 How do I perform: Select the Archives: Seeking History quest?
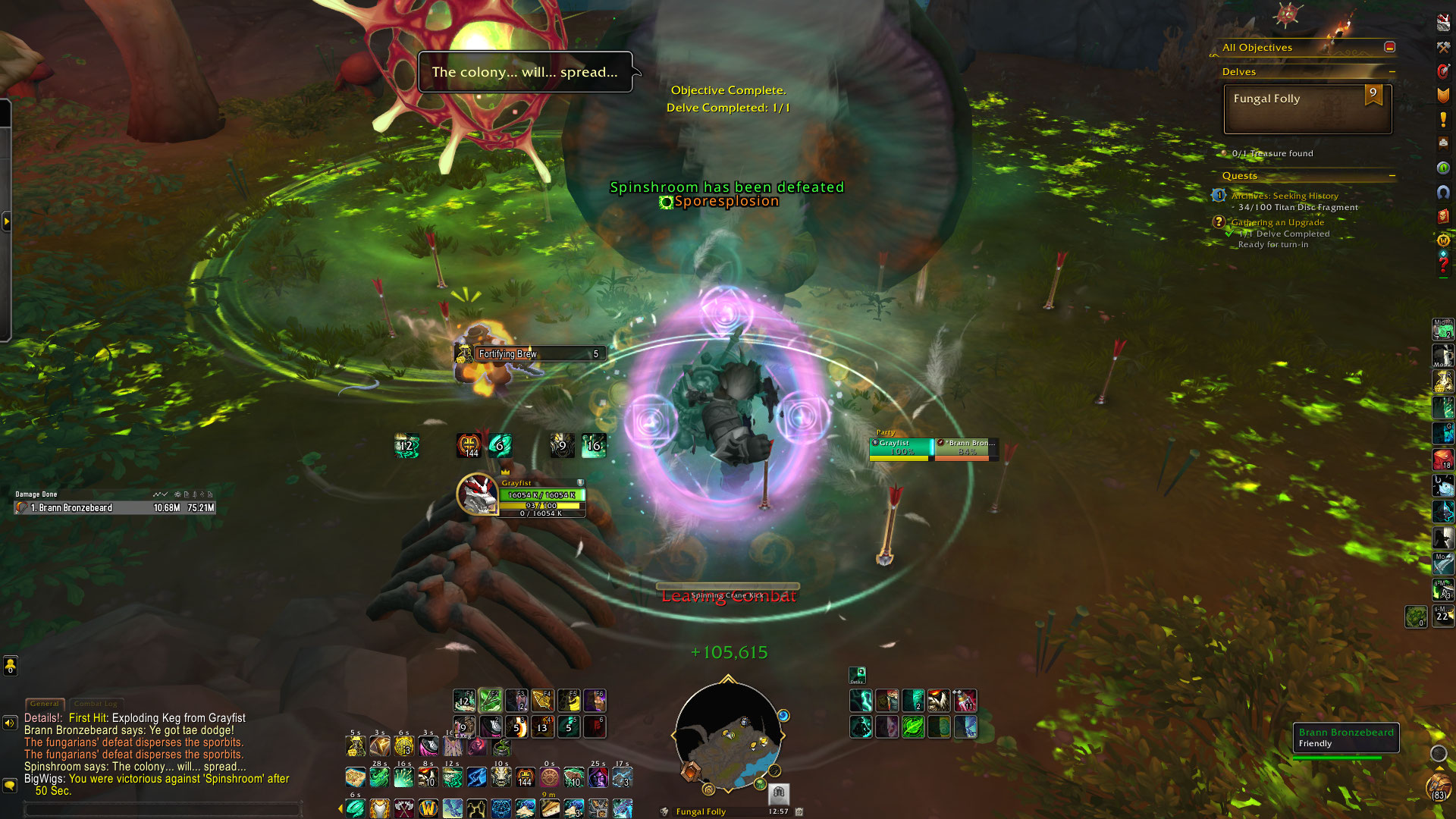[1285, 196]
